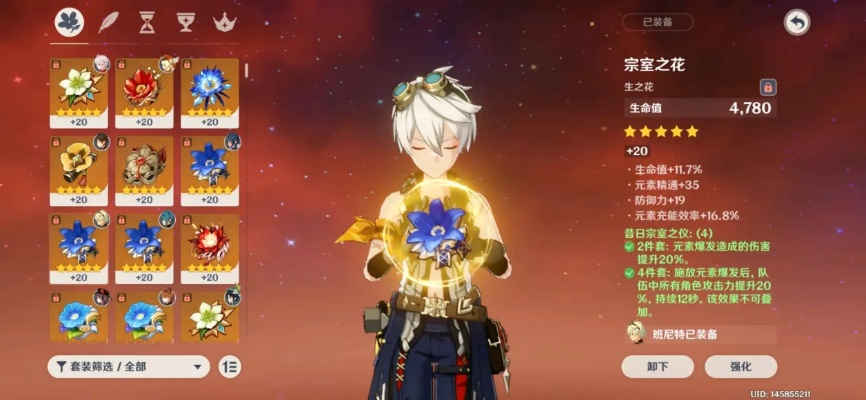Select the bright red spiky flower artifact
The image size is (866, 400).
point(210,241)
